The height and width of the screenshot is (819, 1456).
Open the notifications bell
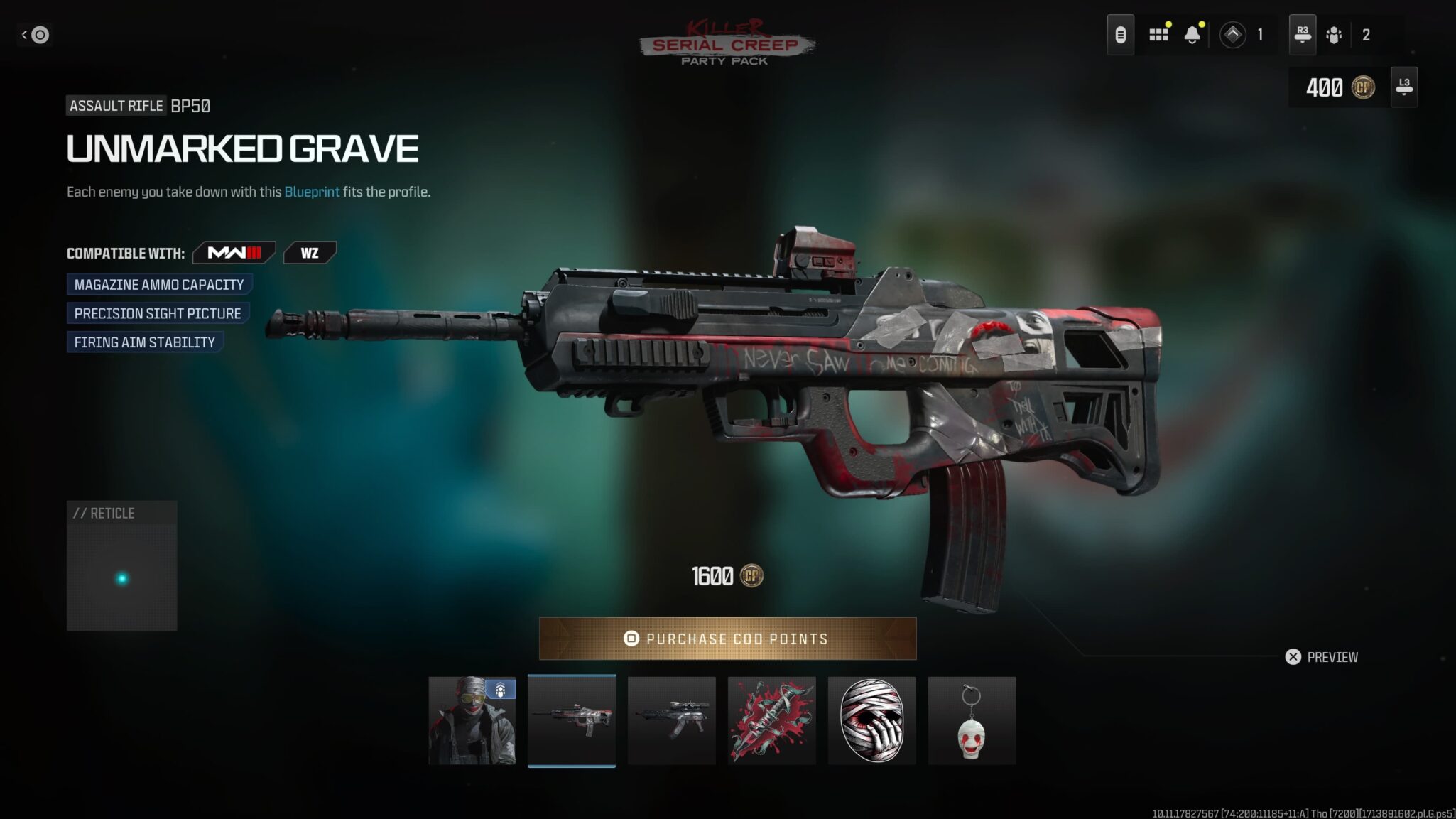coord(1192,34)
